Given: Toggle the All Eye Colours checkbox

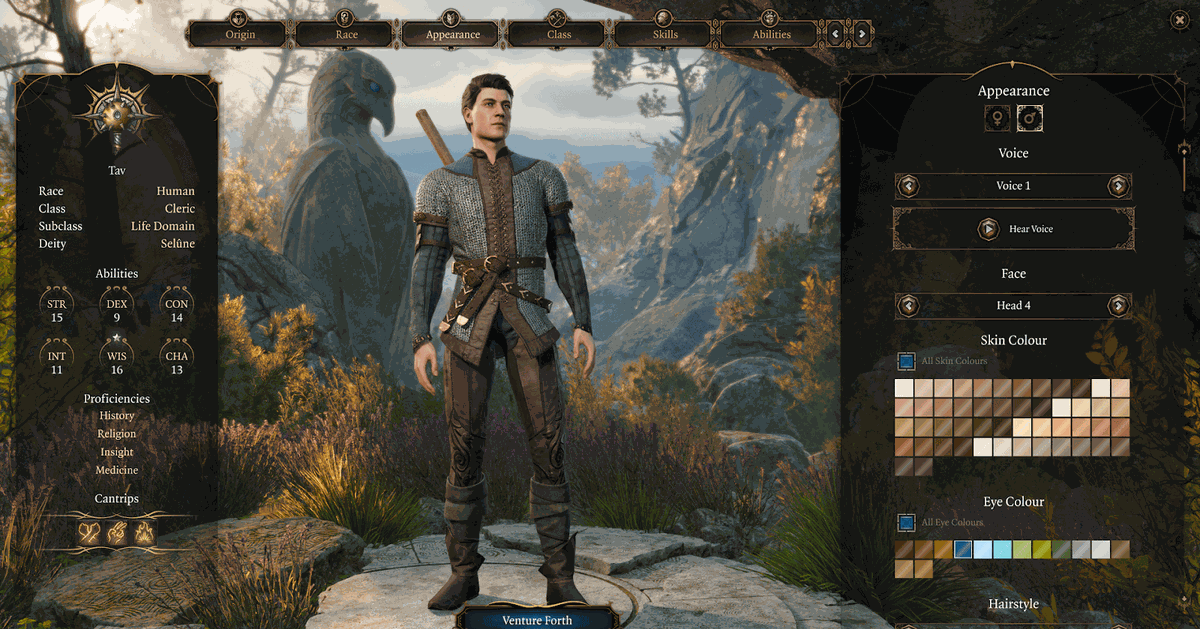Looking at the screenshot, I should (x=906, y=522).
